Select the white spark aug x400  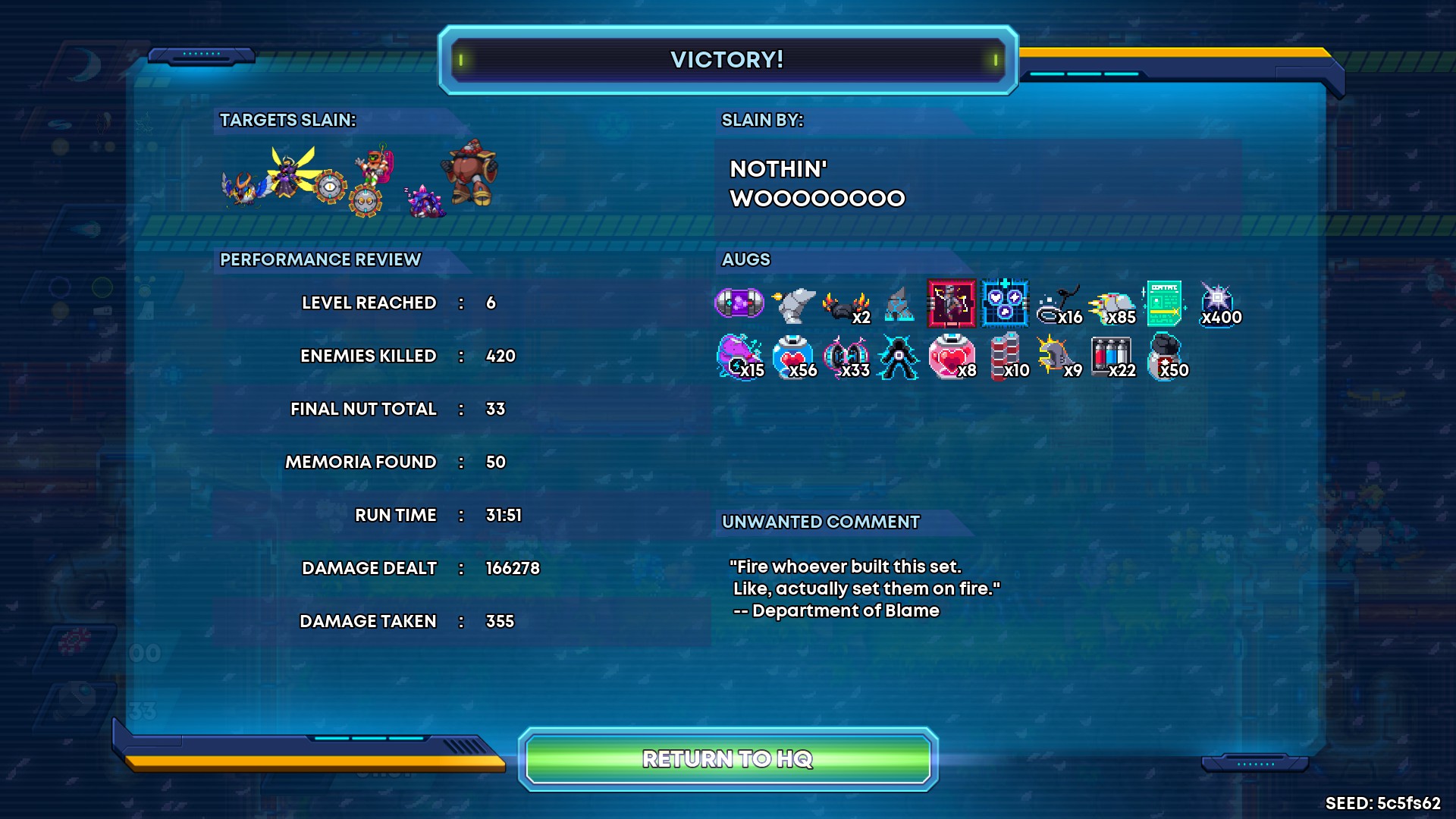point(1217,302)
